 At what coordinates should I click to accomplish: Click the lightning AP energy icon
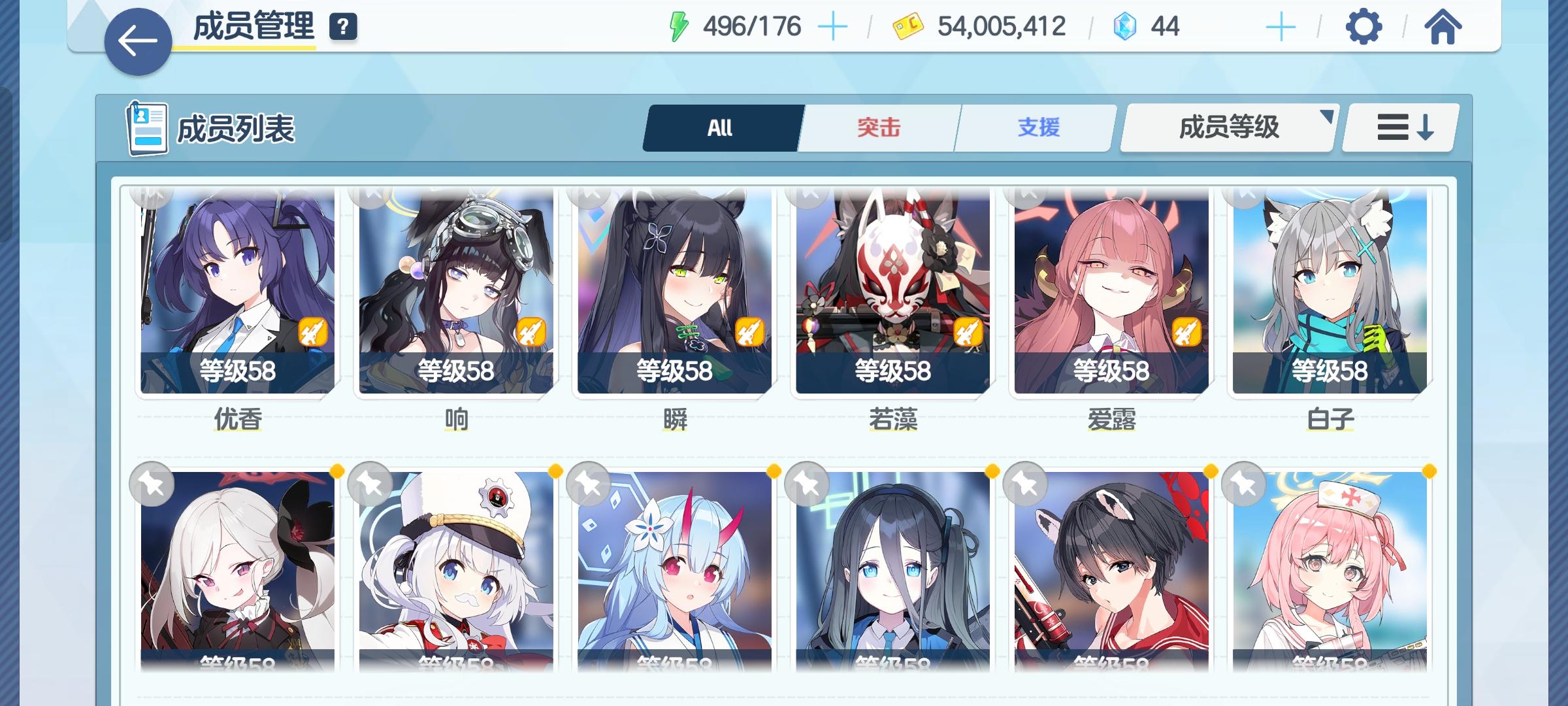click(x=679, y=25)
